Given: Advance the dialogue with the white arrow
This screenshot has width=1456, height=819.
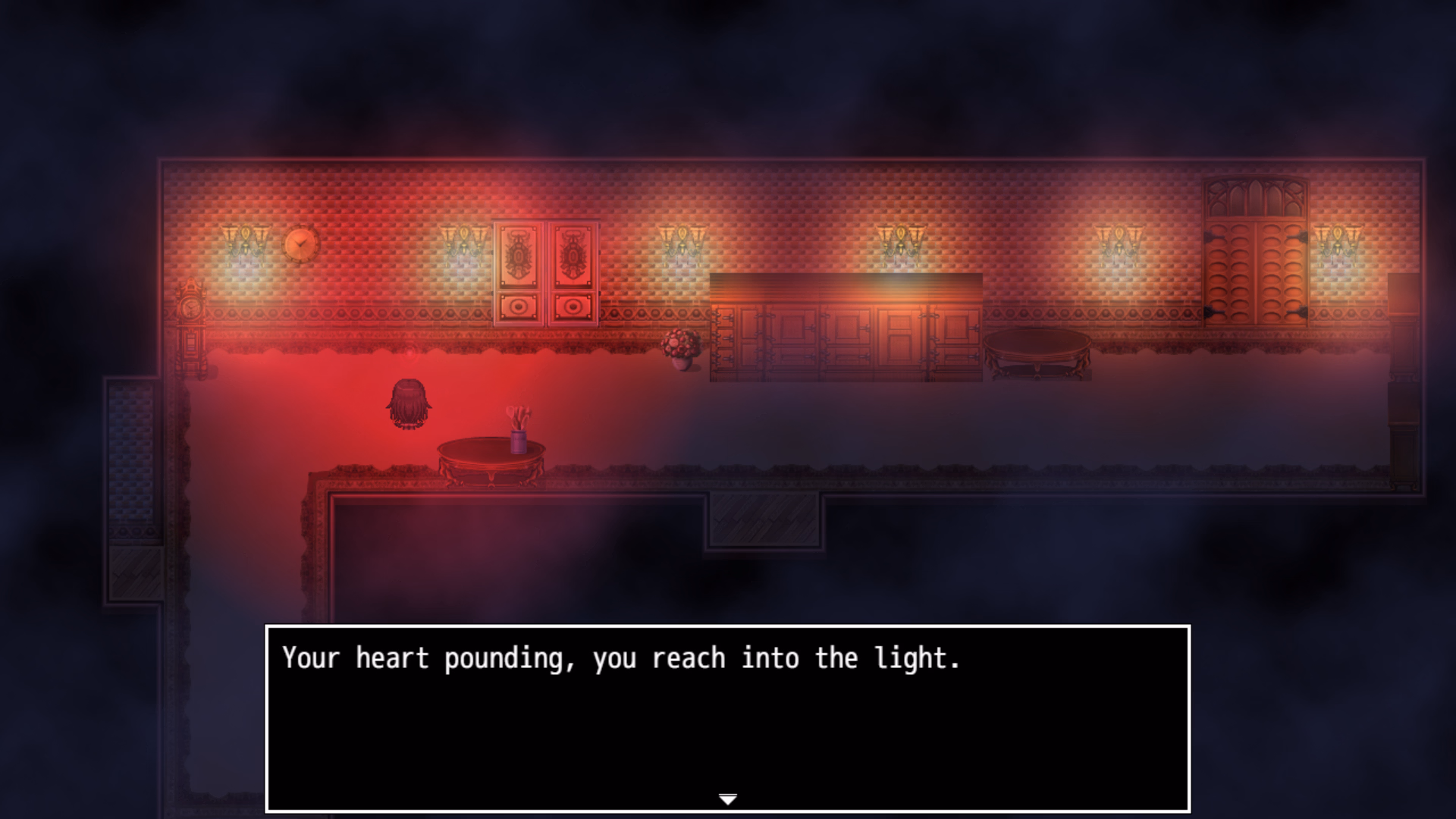Looking at the screenshot, I should point(727,799).
